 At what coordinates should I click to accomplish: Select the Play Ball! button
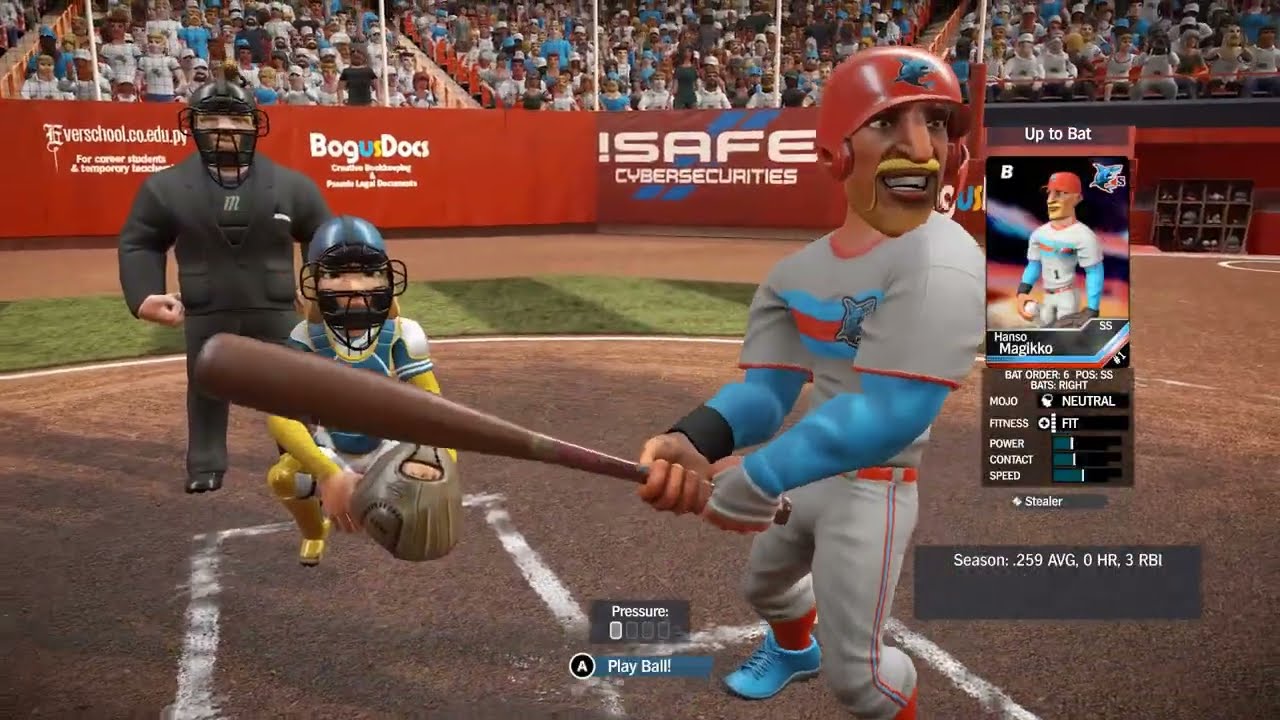coord(638,666)
